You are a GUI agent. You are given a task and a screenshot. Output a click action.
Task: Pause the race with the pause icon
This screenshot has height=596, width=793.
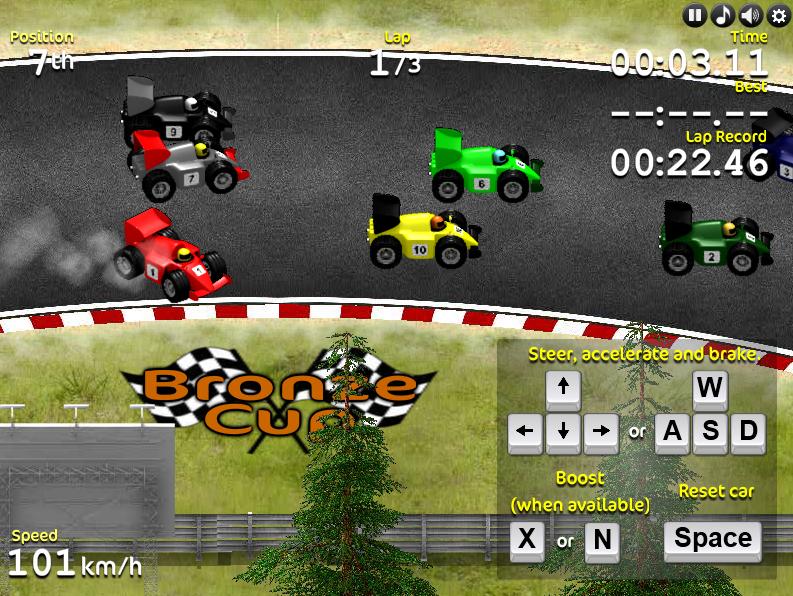695,15
